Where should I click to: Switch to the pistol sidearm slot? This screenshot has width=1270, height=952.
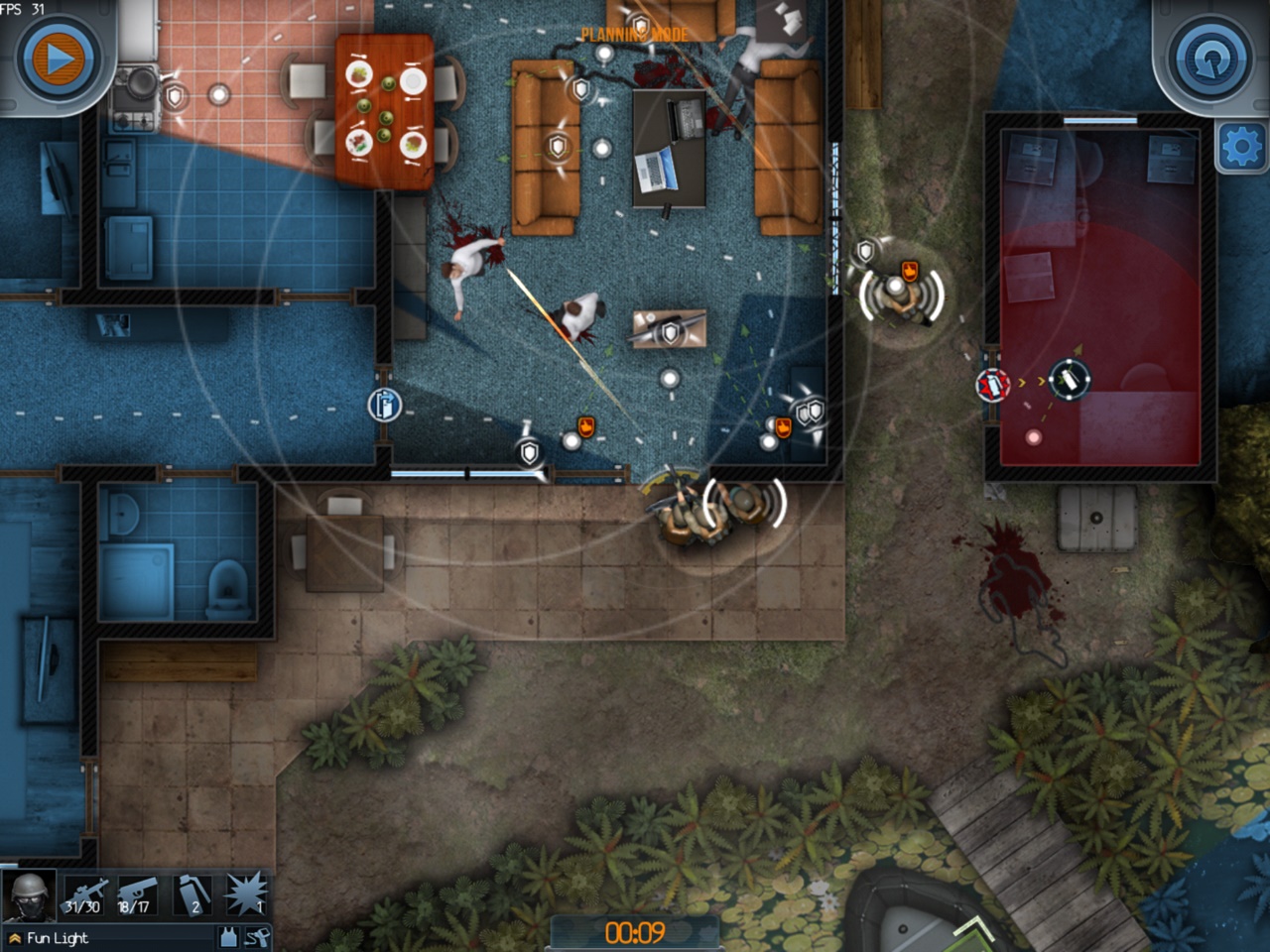pos(137,896)
